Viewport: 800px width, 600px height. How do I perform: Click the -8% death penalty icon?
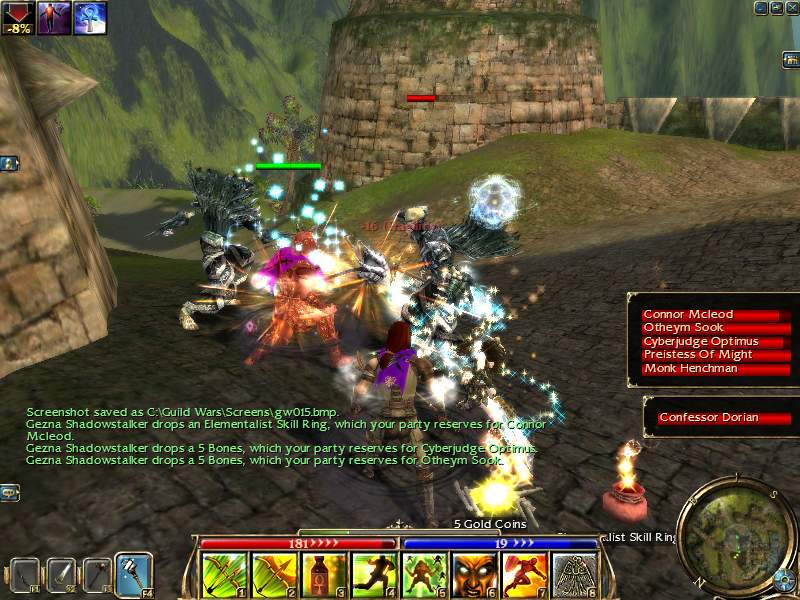(18, 18)
